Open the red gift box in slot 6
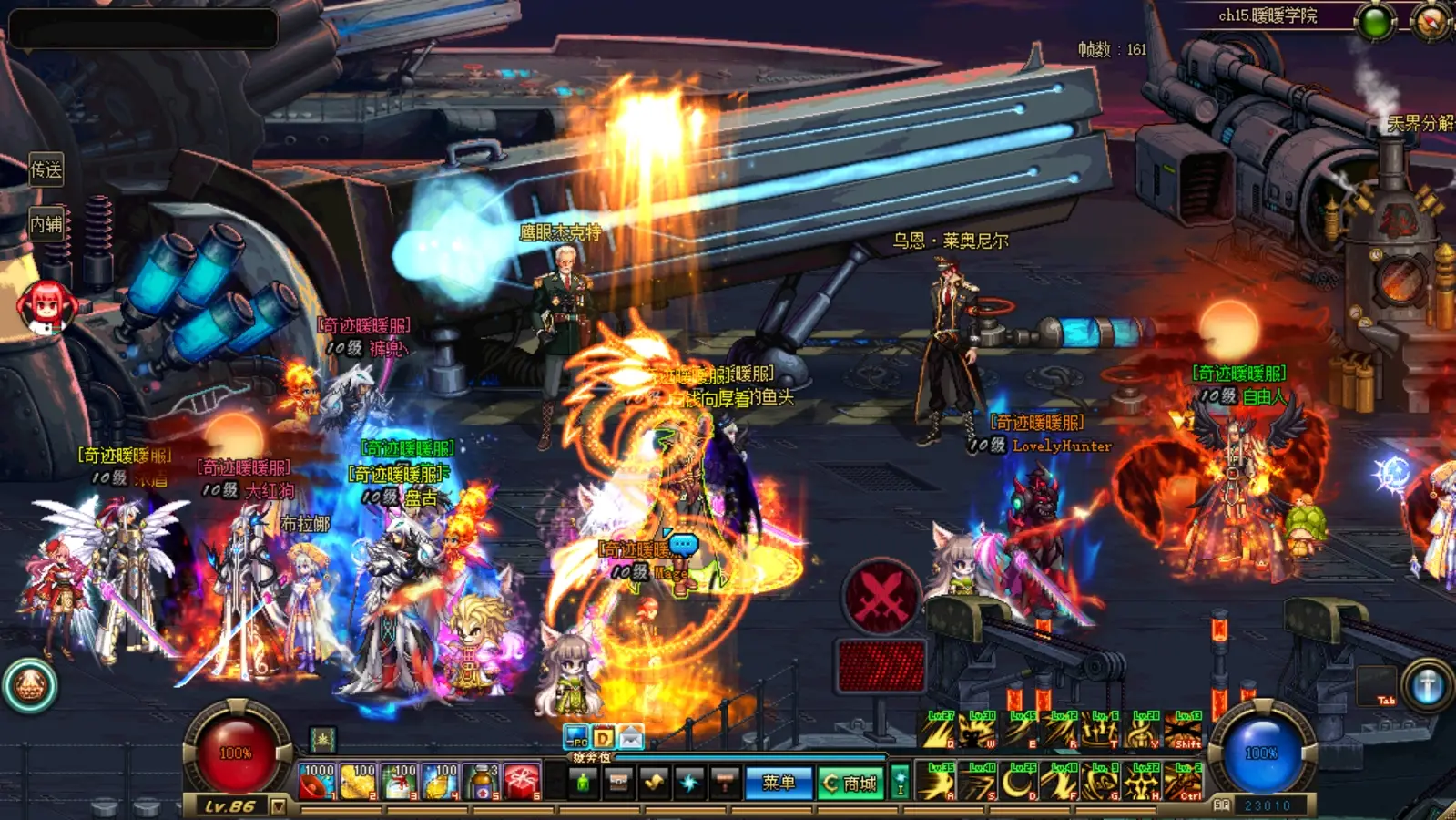 522,782
